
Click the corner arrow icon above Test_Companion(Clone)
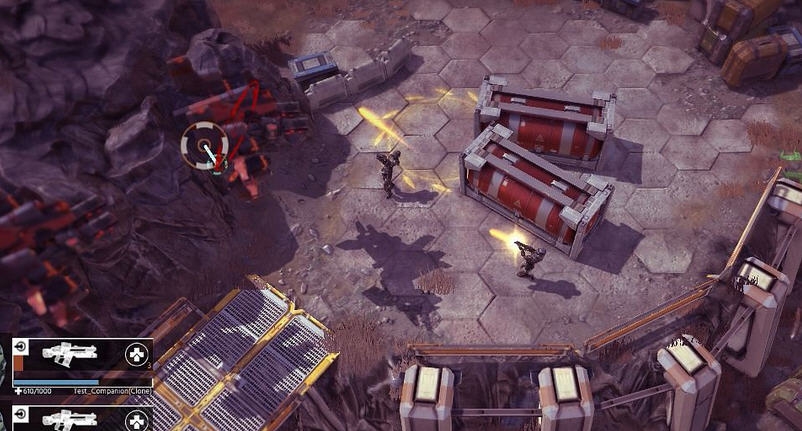click(20, 347)
